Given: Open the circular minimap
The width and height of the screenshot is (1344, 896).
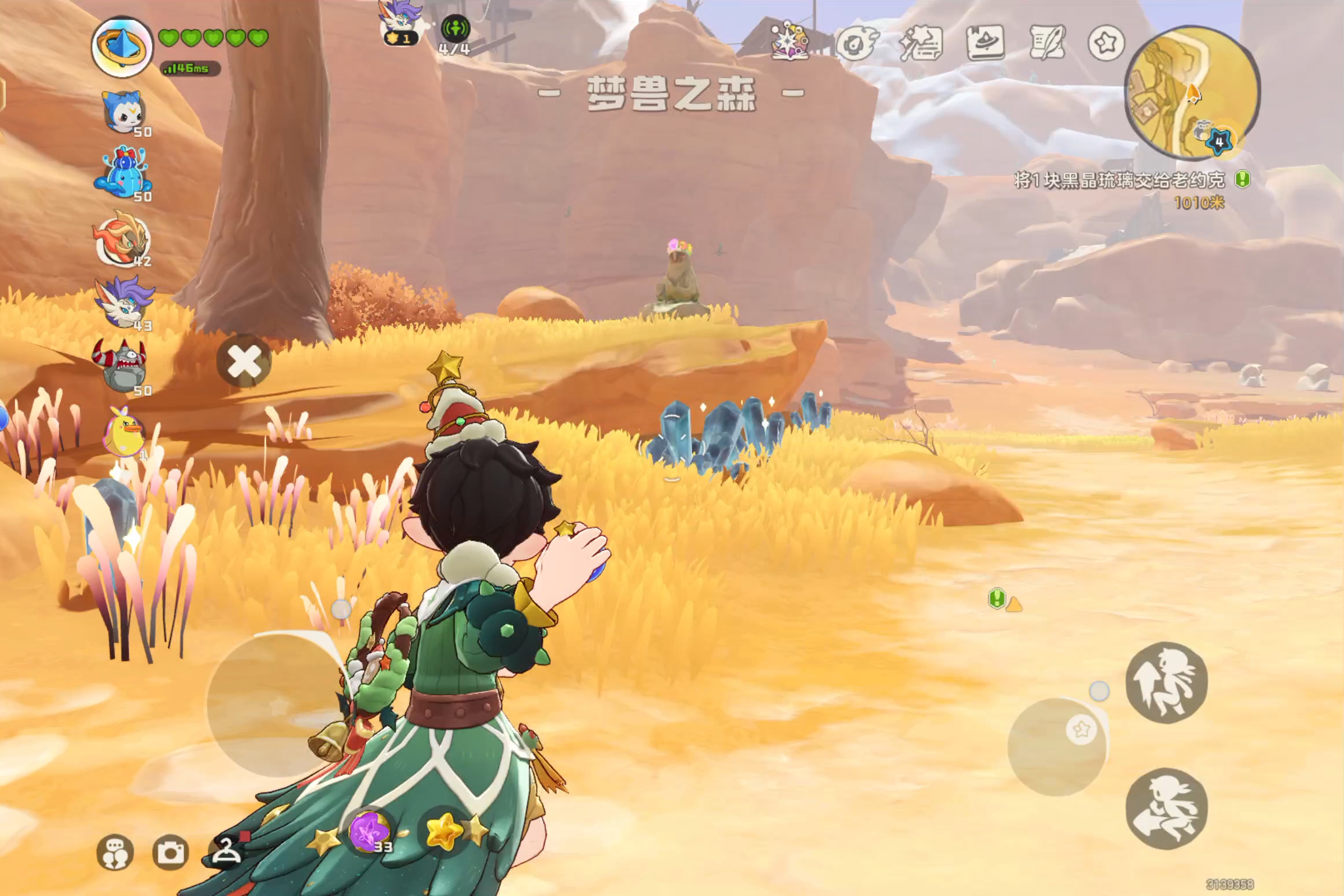Looking at the screenshot, I should tap(1191, 93).
